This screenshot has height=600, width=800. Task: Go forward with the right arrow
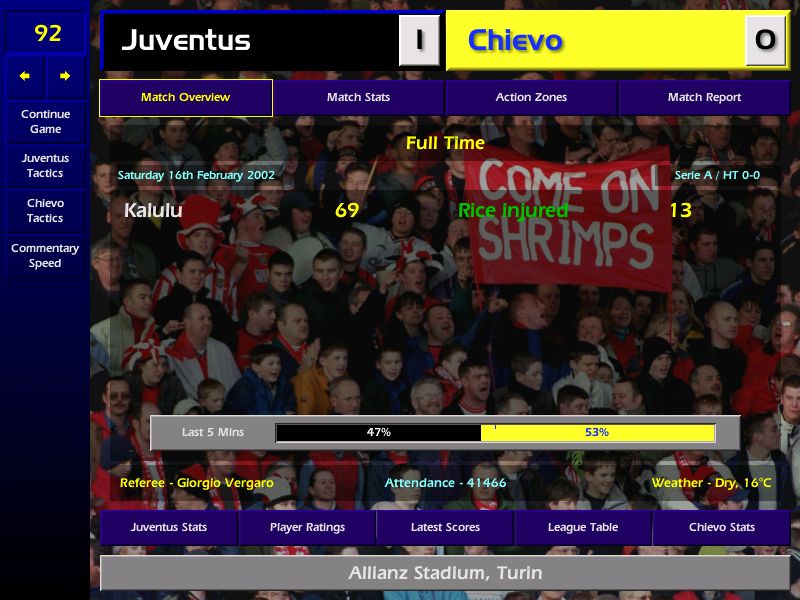(x=65, y=76)
